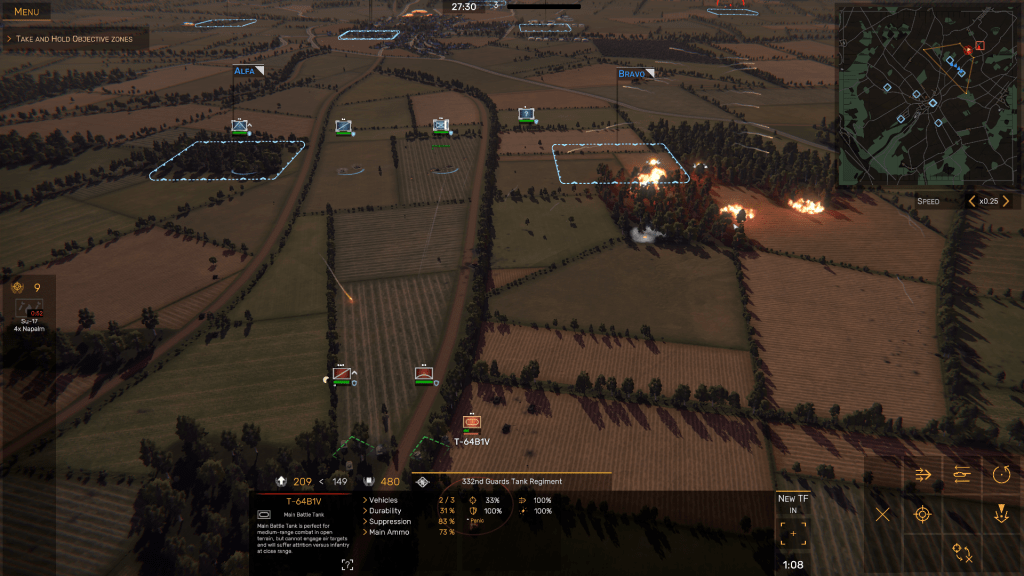
Task: Activate the fast move triple-arrow command
Action: (x=923, y=475)
